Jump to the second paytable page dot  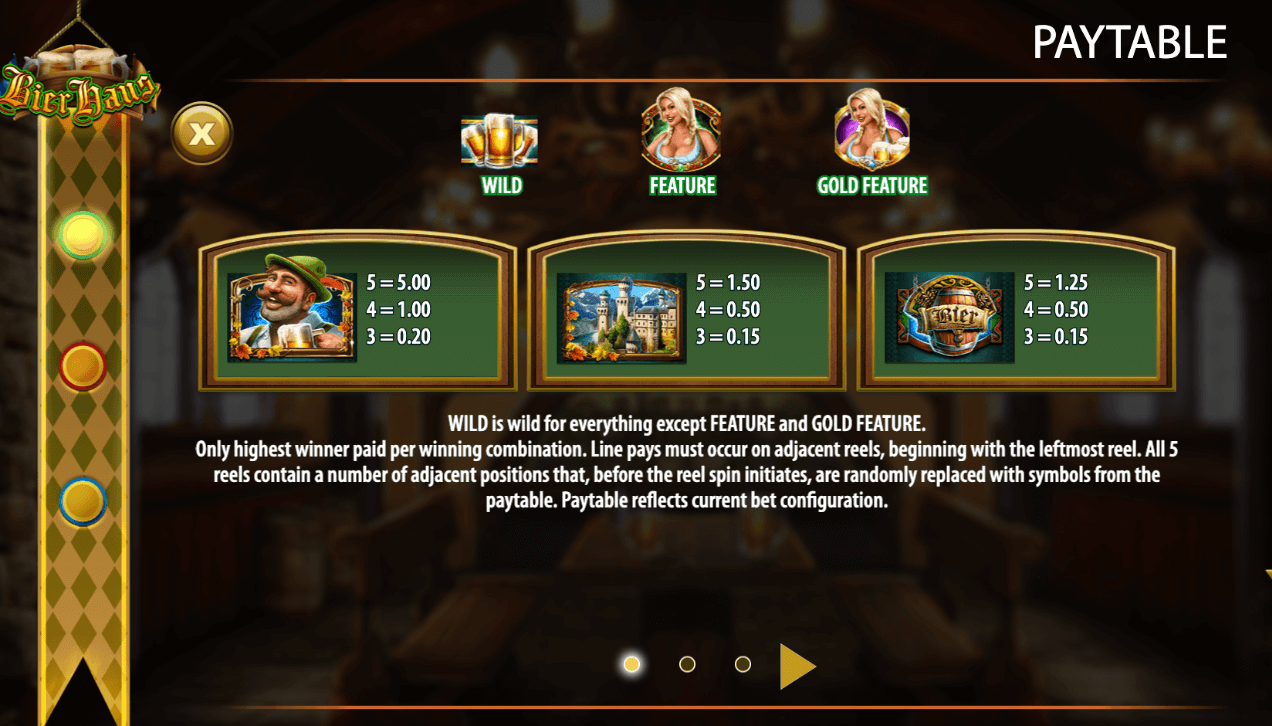pos(687,664)
